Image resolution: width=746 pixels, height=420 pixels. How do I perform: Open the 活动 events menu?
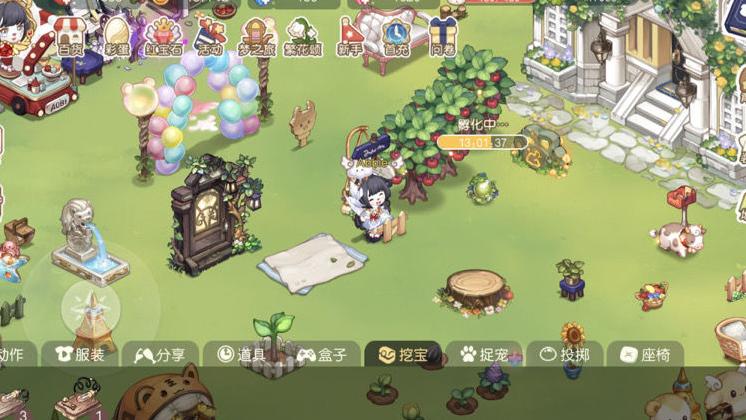pos(210,36)
